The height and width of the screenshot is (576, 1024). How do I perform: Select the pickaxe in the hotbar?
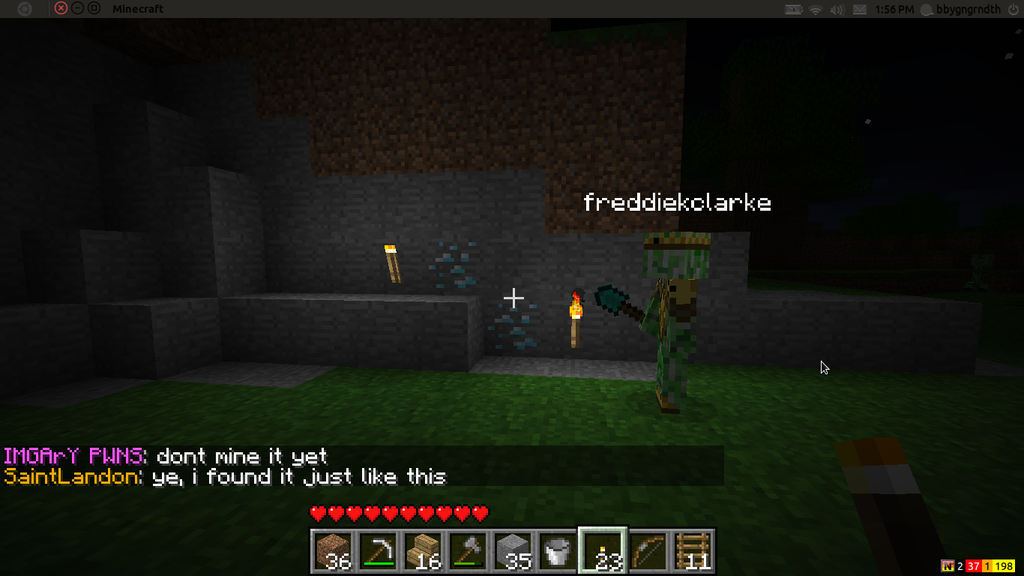click(x=378, y=551)
